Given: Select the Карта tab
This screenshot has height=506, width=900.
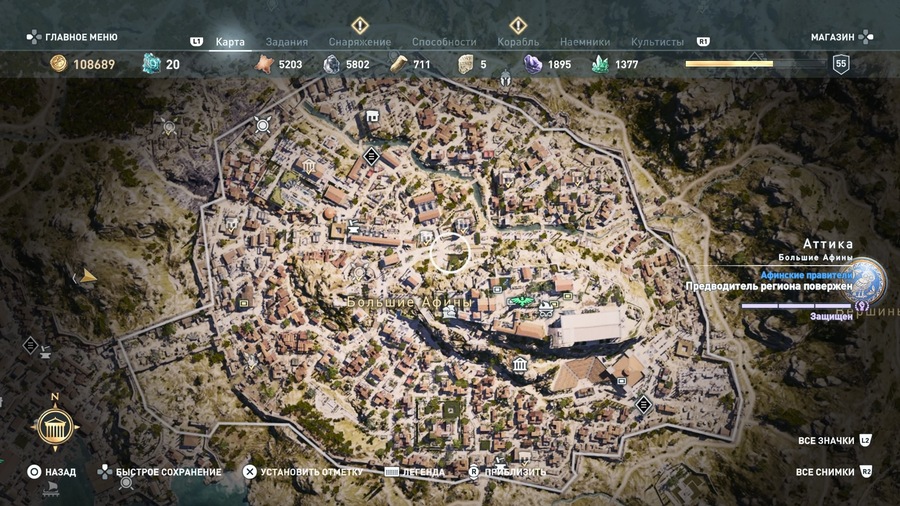Looking at the screenshot, I should (x=230, y=43).
